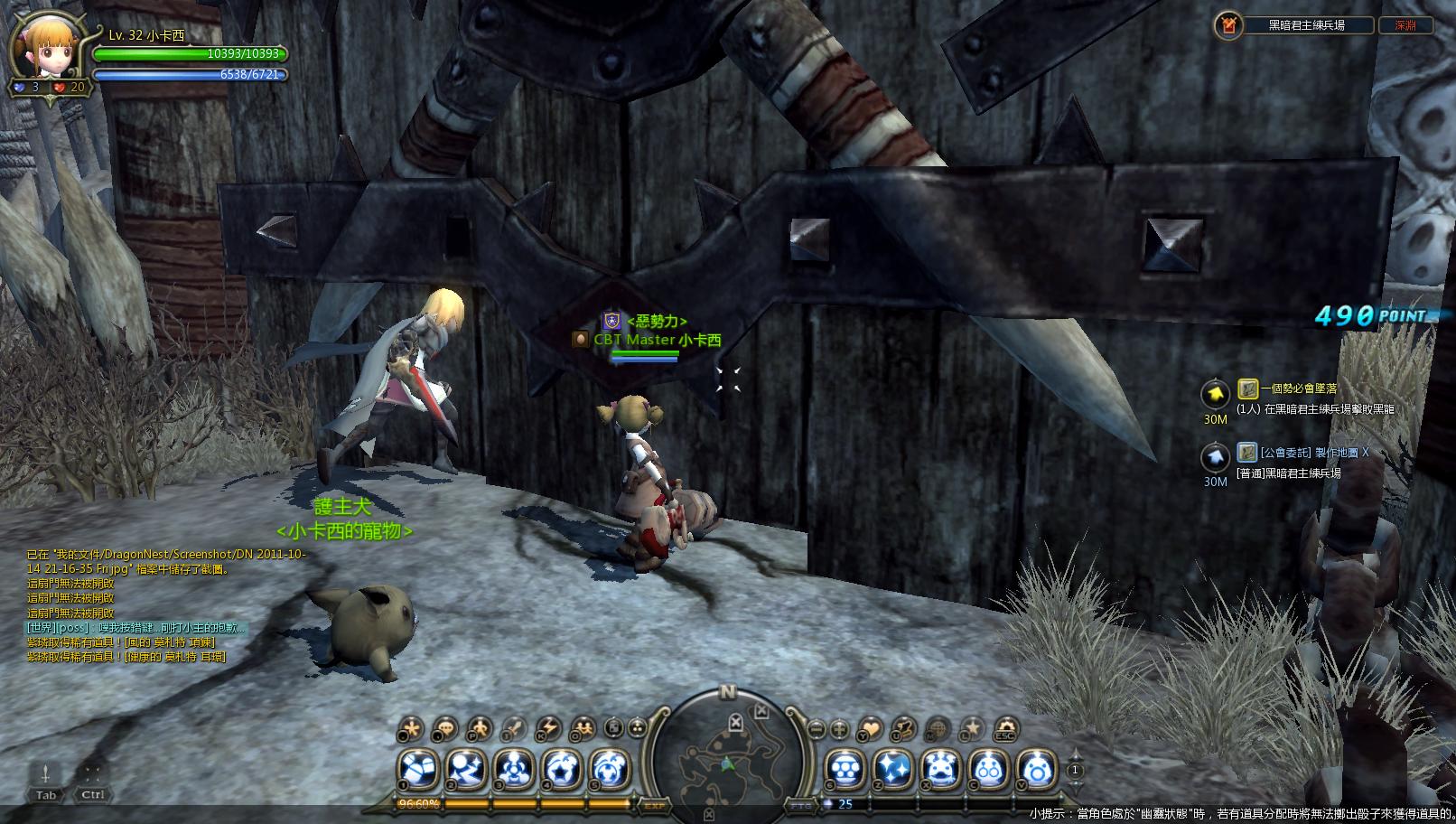Use the twin sparkle skill on Z
The image size is (1456, 824).
pyautogui.click(x=892, y=770)
